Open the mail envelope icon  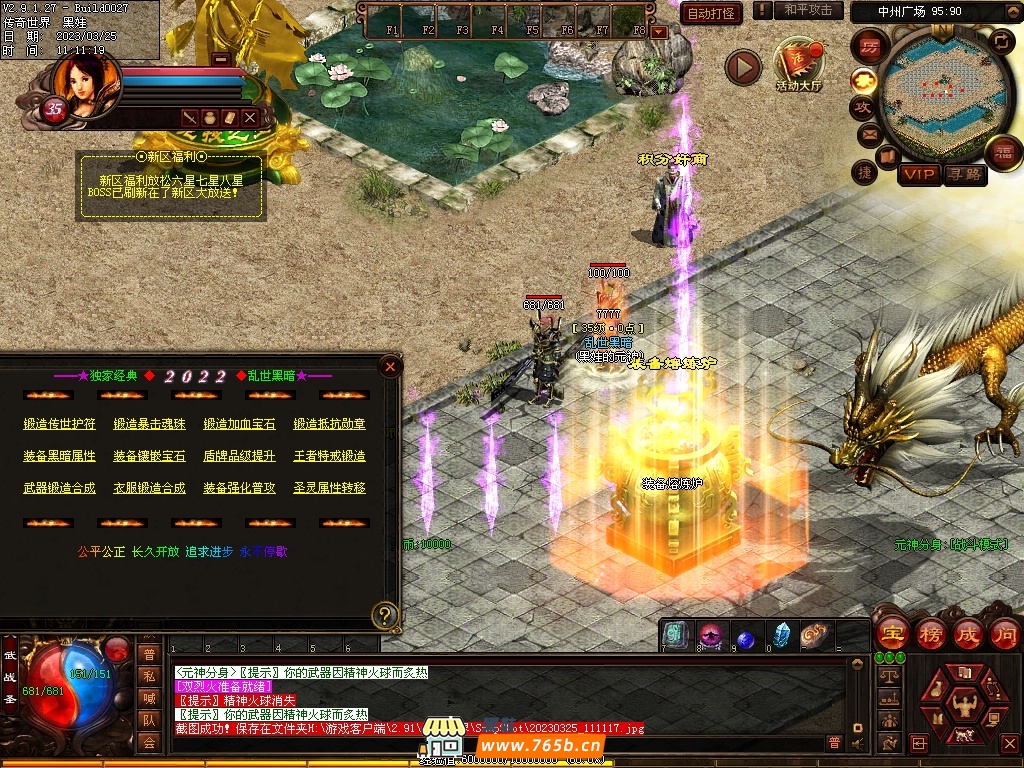(x=867, y=133)
